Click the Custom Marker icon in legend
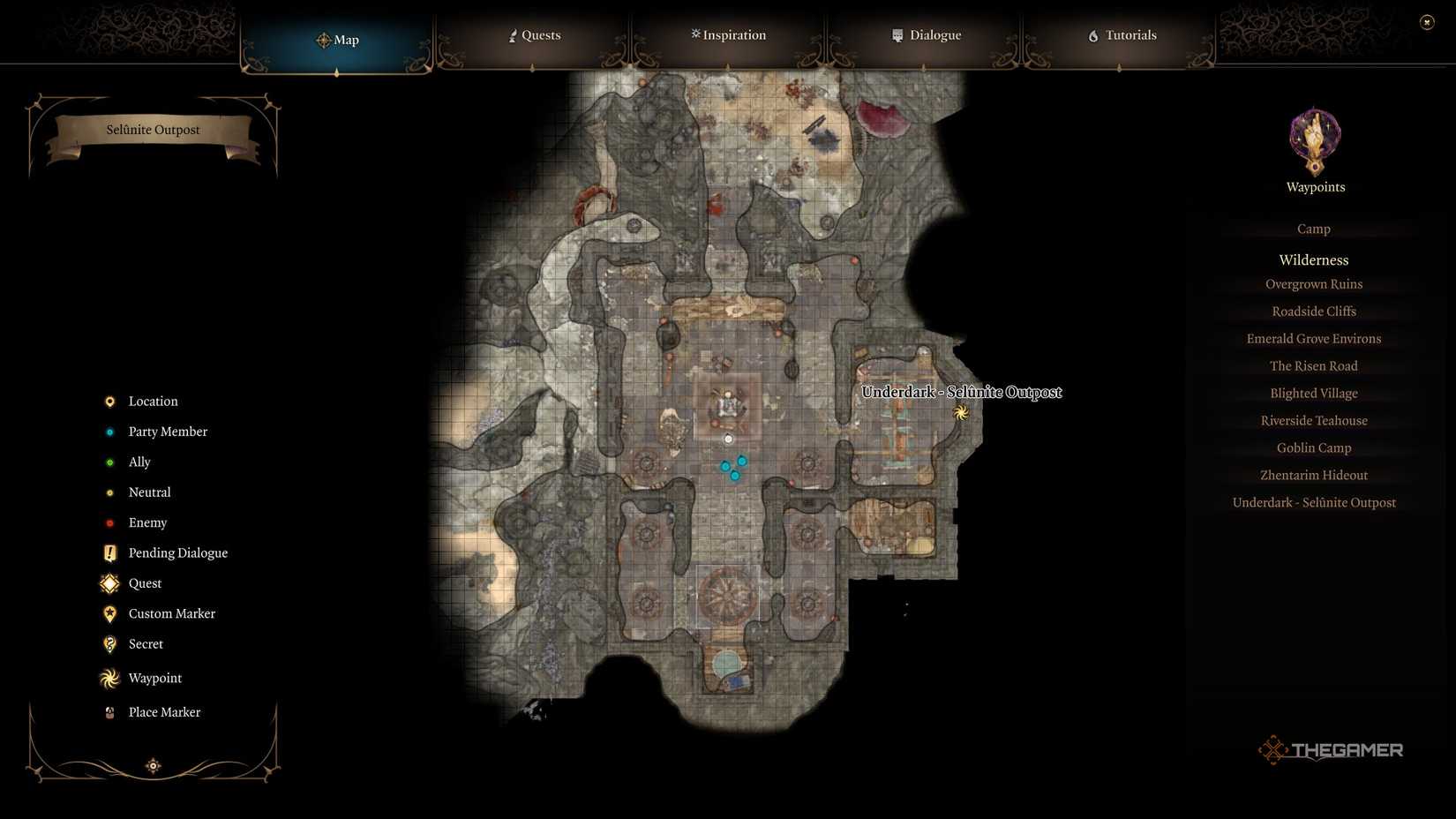The image size is (1456, 819). pyautogui.click(x=109, y=613)
